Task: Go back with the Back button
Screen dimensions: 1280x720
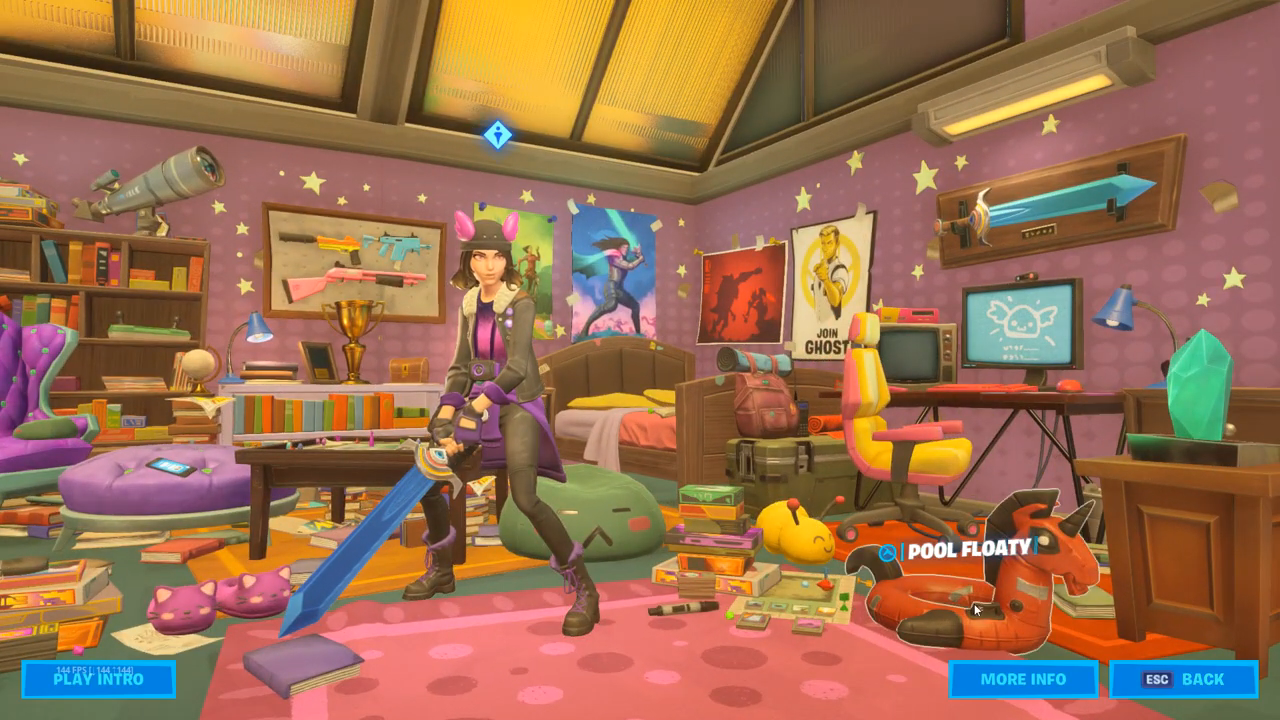Action: 1184,679
